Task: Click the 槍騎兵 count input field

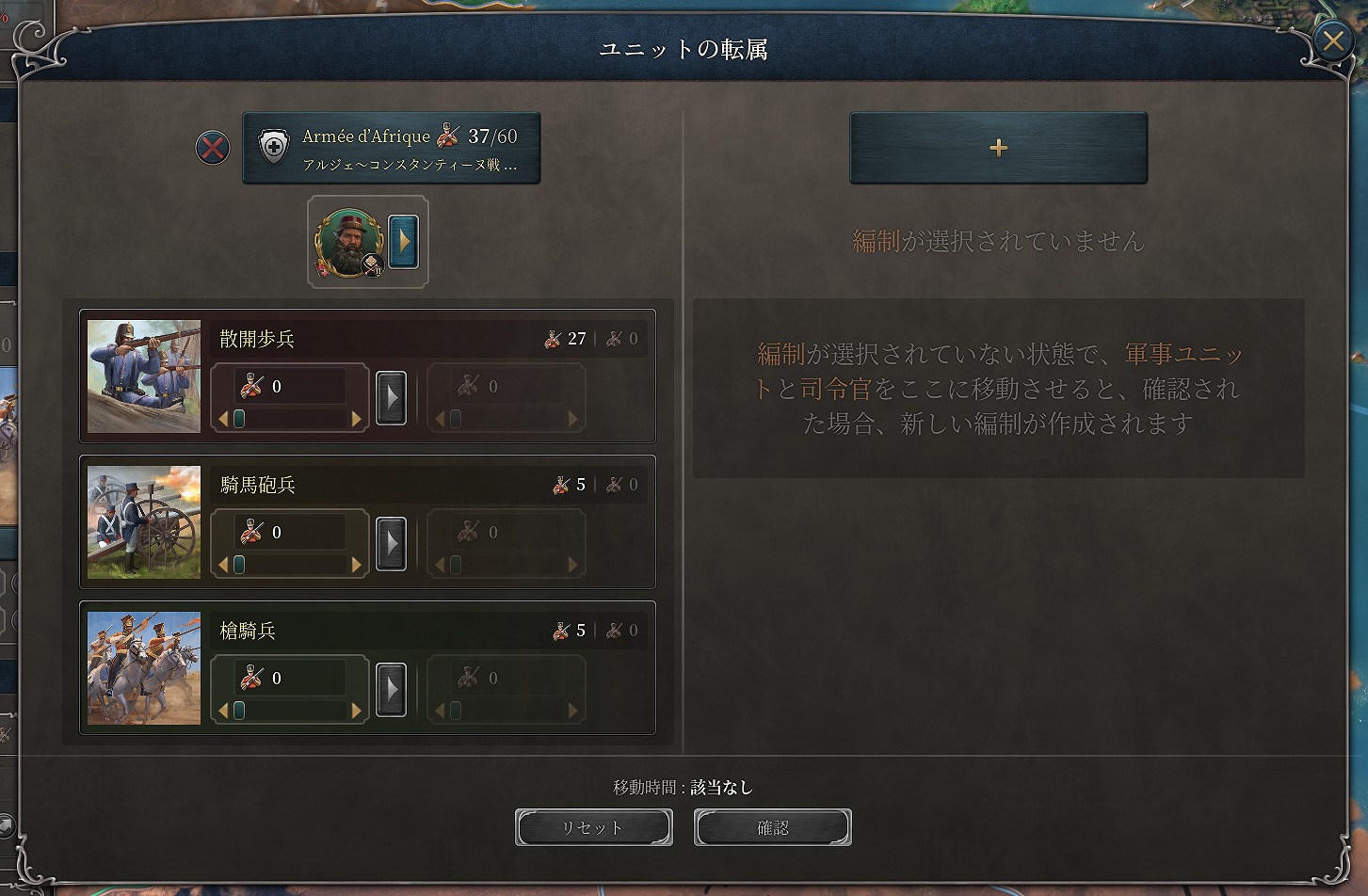Action: click(x=289, y=677)
